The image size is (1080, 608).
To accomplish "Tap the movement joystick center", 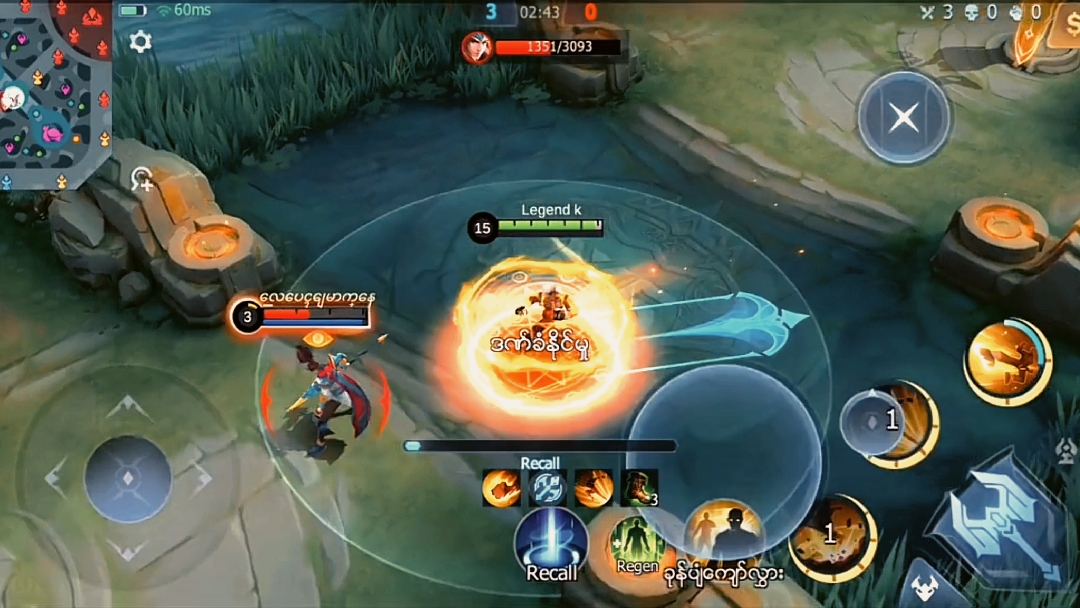I will pyautogui.click(x=128, y=478).
